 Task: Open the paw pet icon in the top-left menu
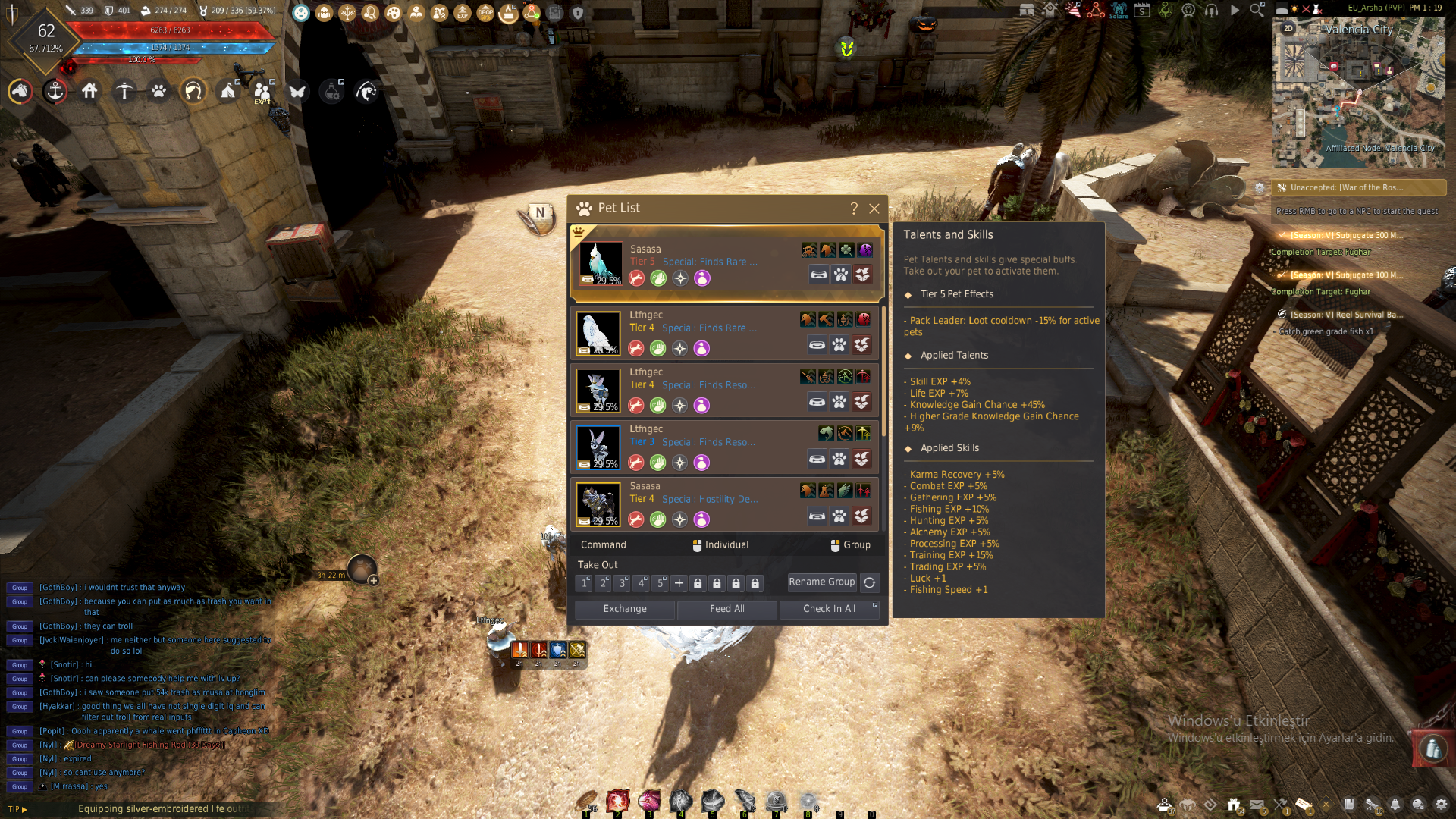158,92
